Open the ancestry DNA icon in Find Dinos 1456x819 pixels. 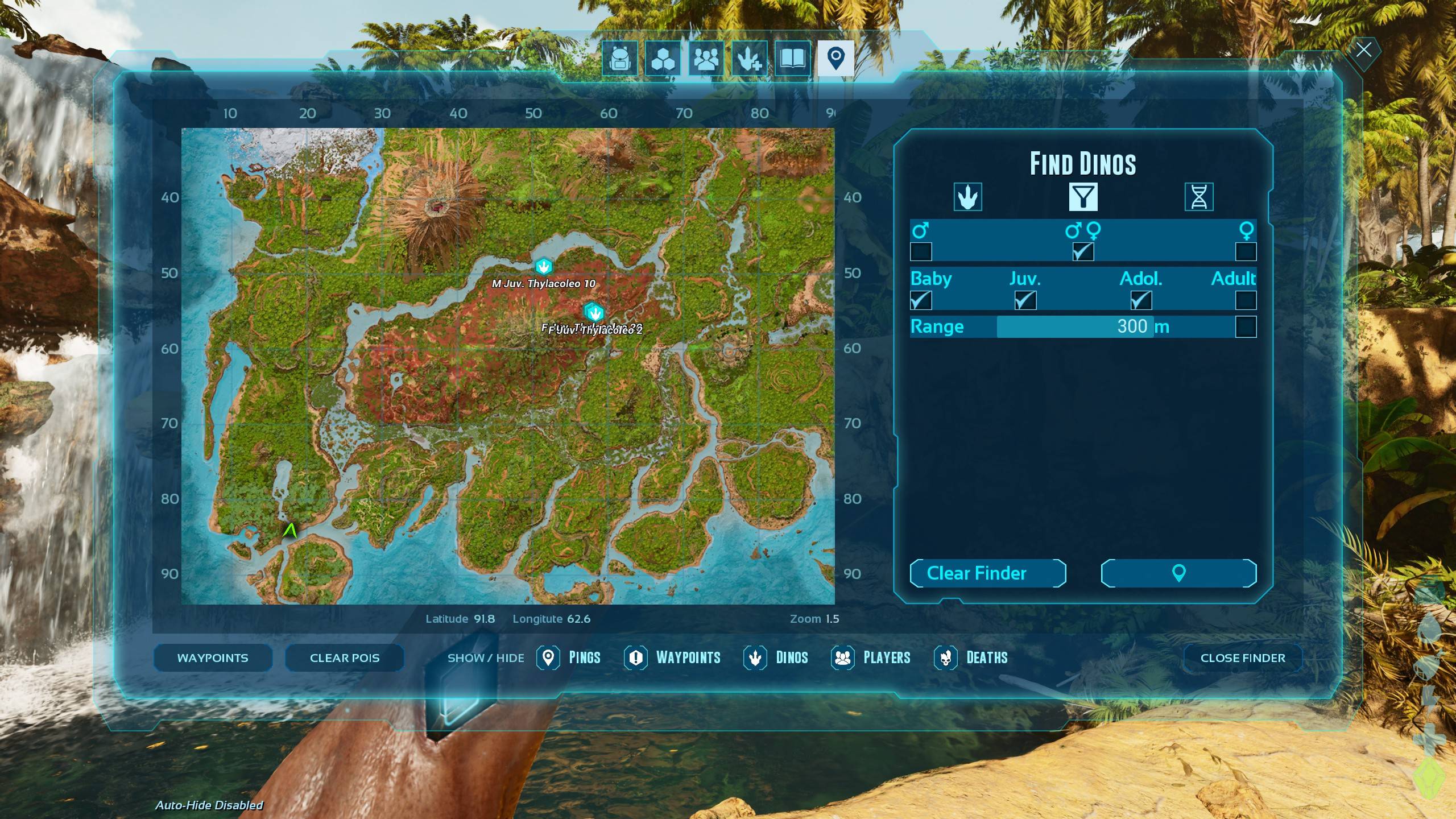coord(1200,196)
